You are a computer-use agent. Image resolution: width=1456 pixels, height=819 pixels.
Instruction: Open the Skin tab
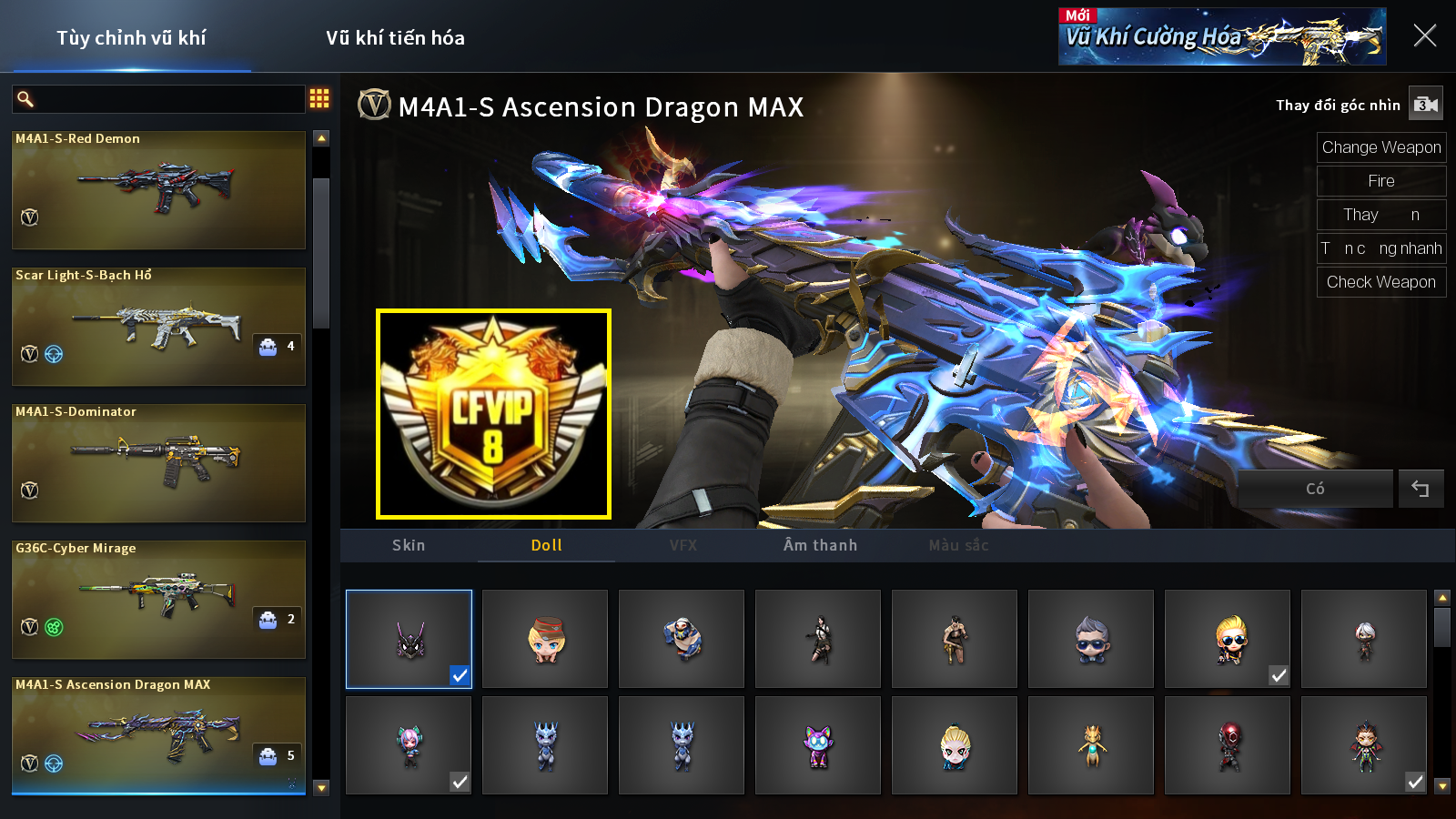pyautogui.click(x=409, y=545)
